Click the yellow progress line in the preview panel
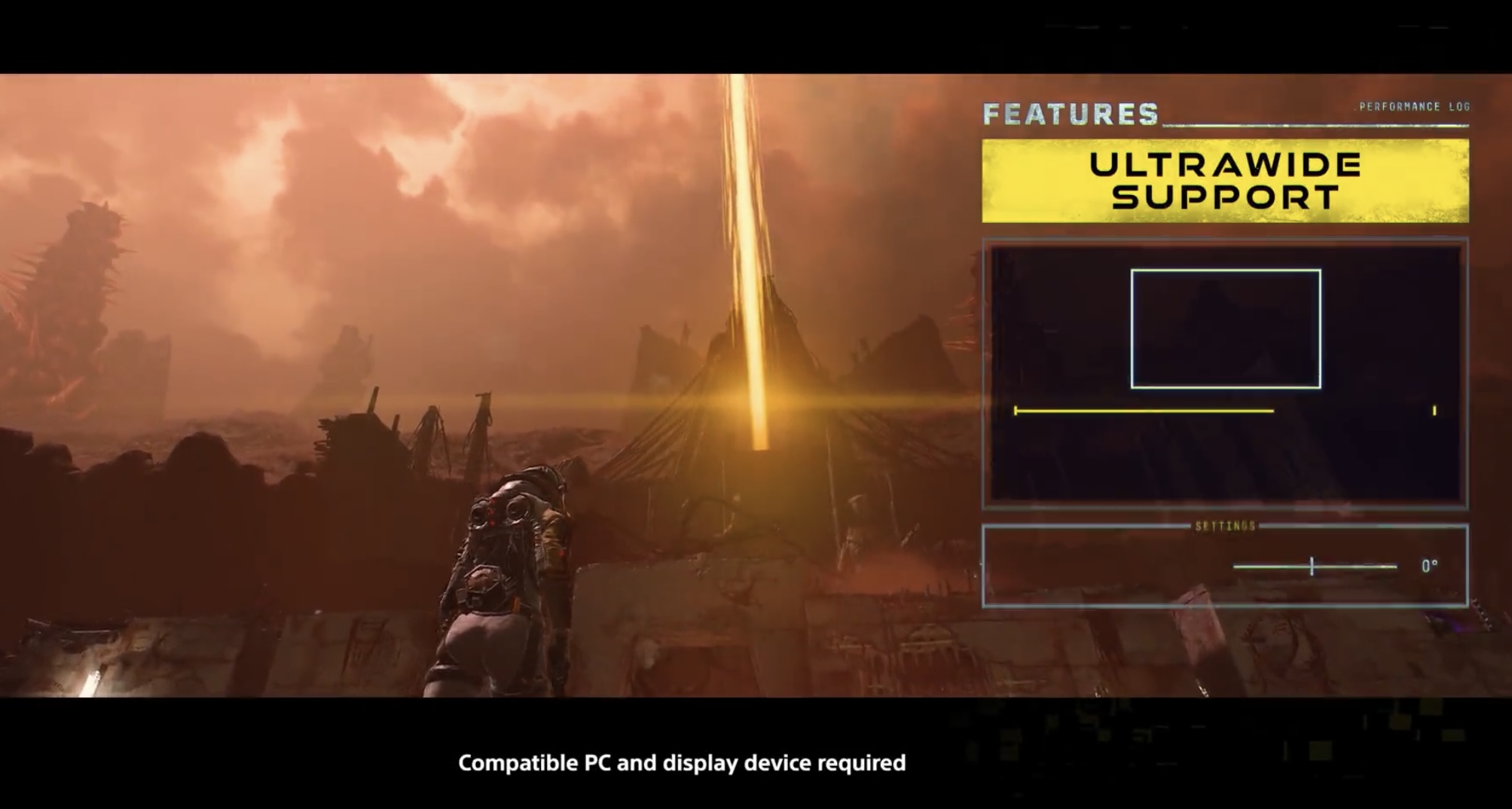Image resolution: width=1512 pixels, height=809 pixels. click(1144, 411)
